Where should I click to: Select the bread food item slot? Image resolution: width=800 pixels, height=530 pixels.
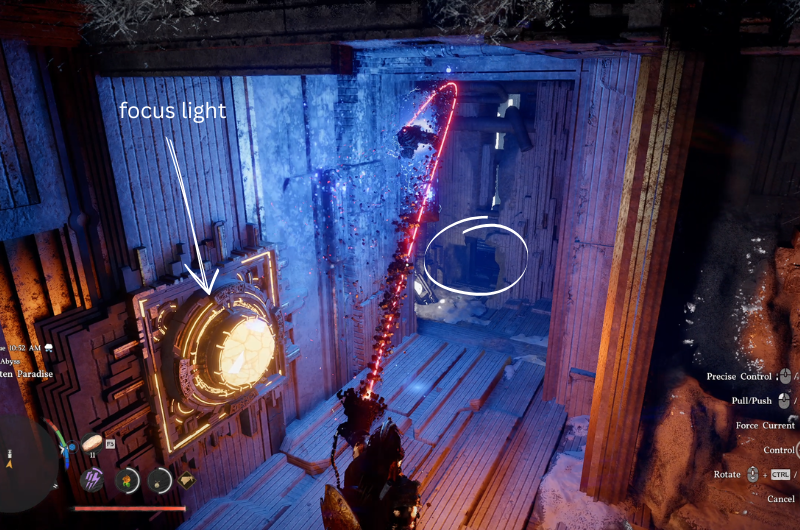(92, 442)
